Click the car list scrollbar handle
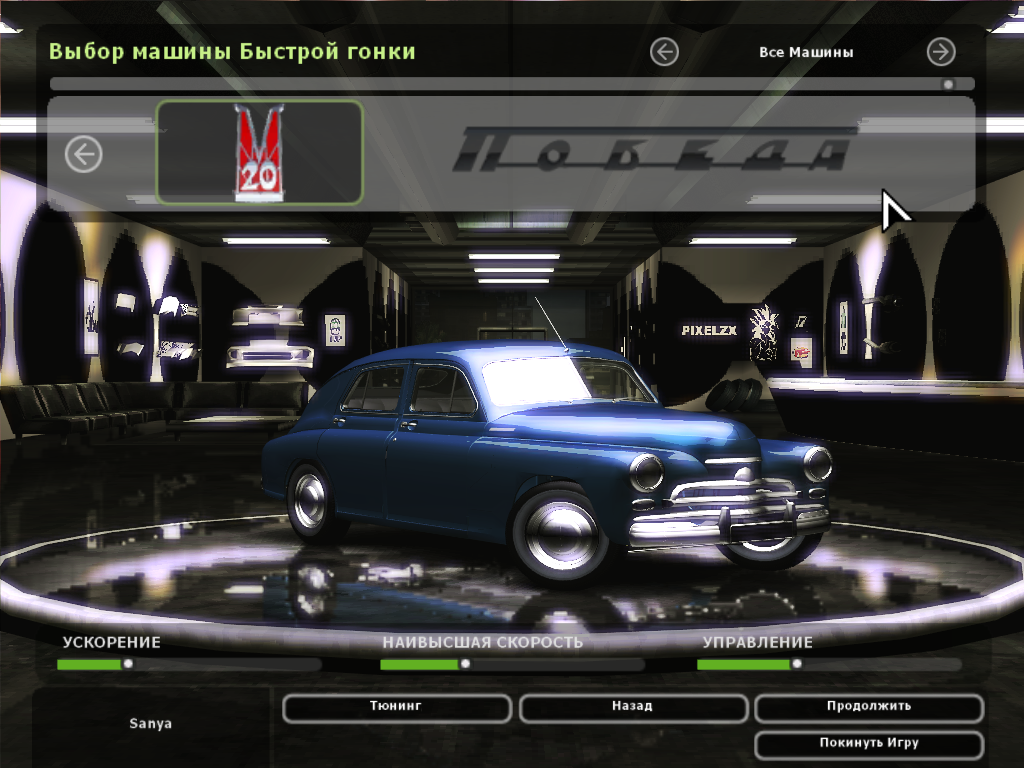The width and height of the screenshot is (1024, 768). click(x=948, y=85)
